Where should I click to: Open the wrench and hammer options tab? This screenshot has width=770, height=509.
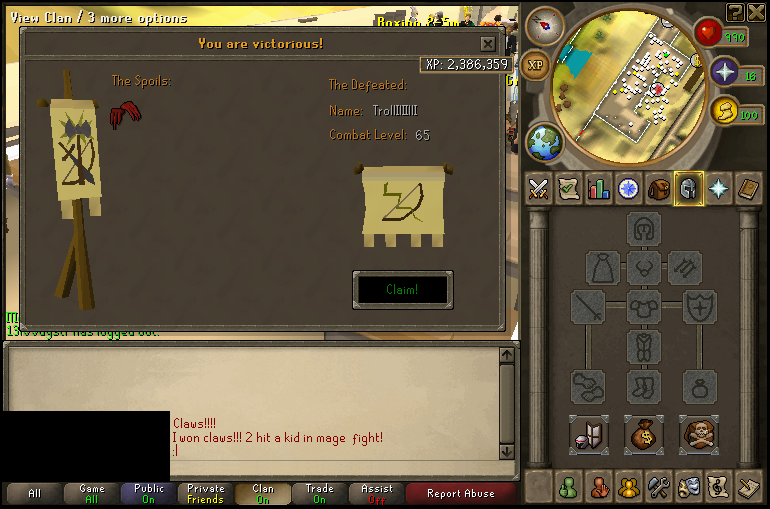(x=658, y=487)
